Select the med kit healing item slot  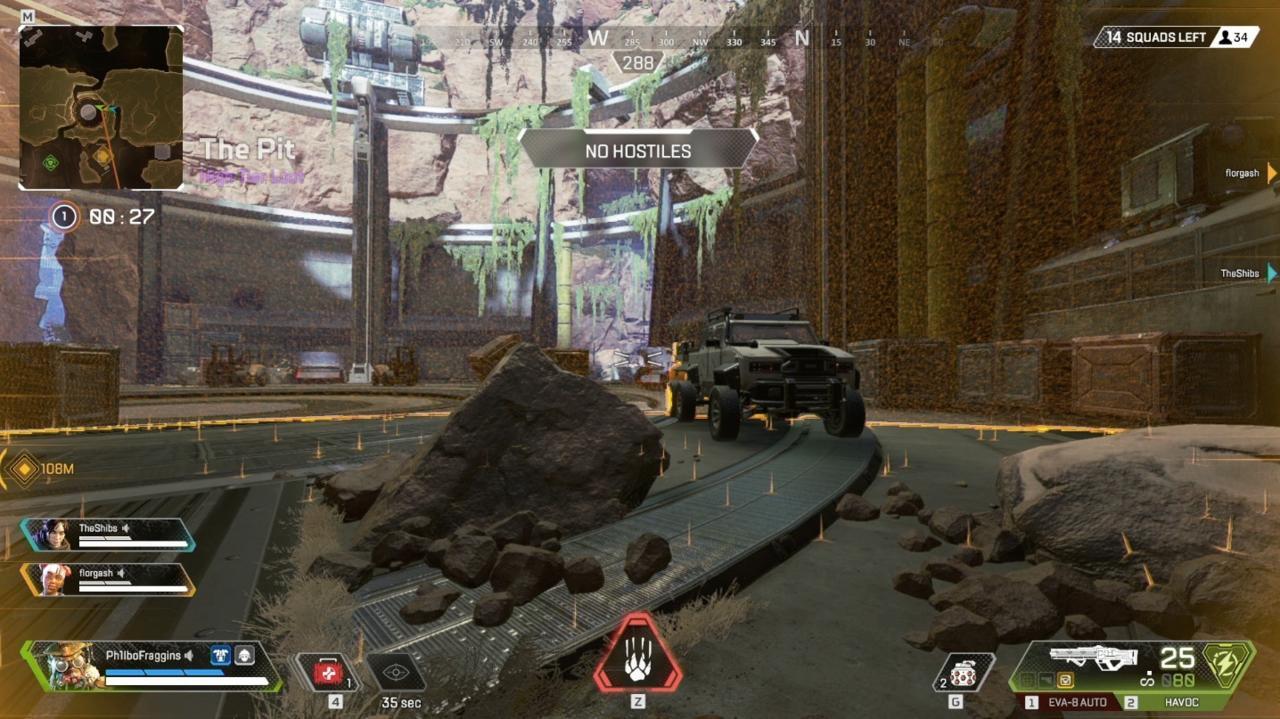[x=327, y=673]
